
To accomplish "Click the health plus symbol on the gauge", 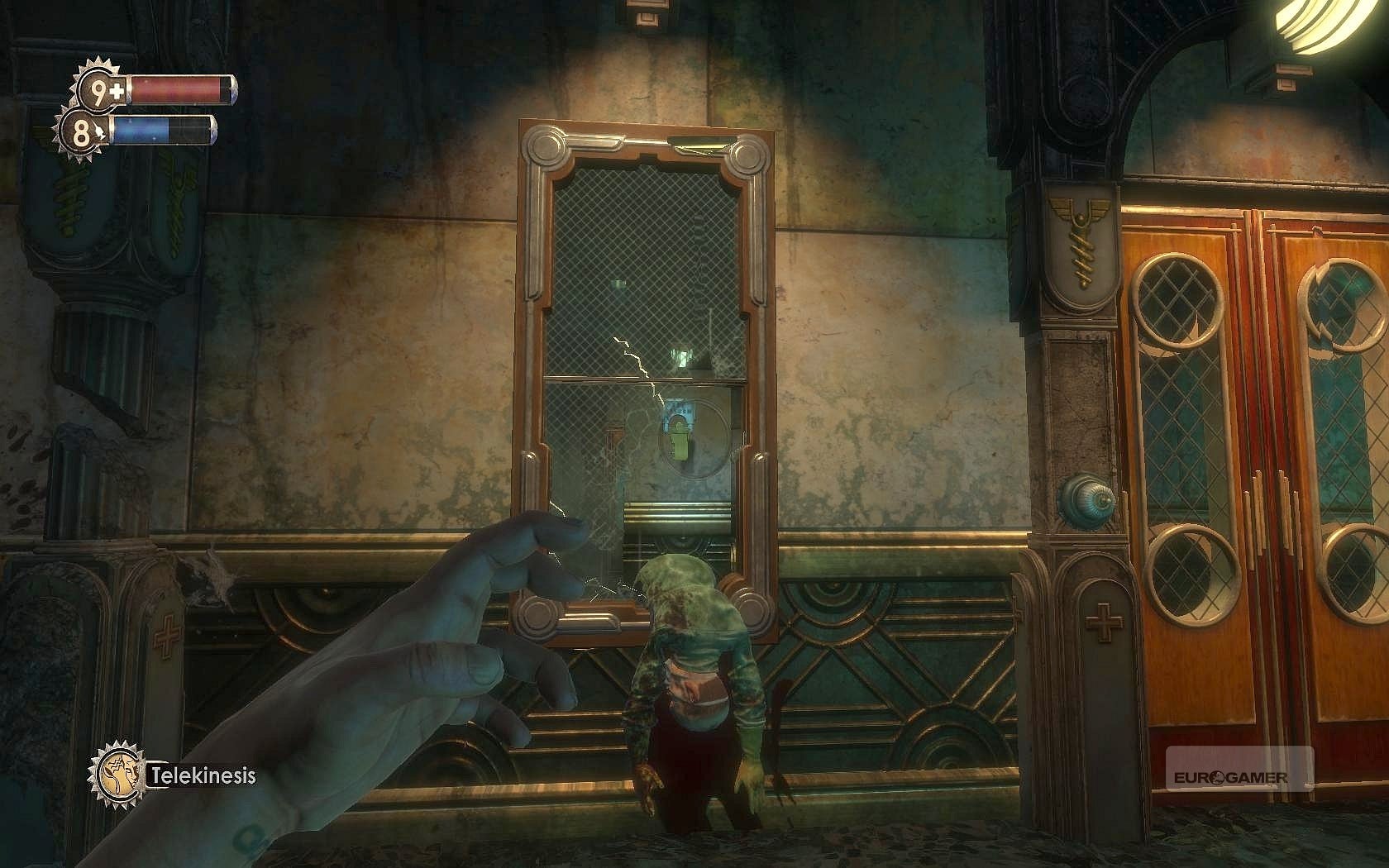I will coord(116,88).
